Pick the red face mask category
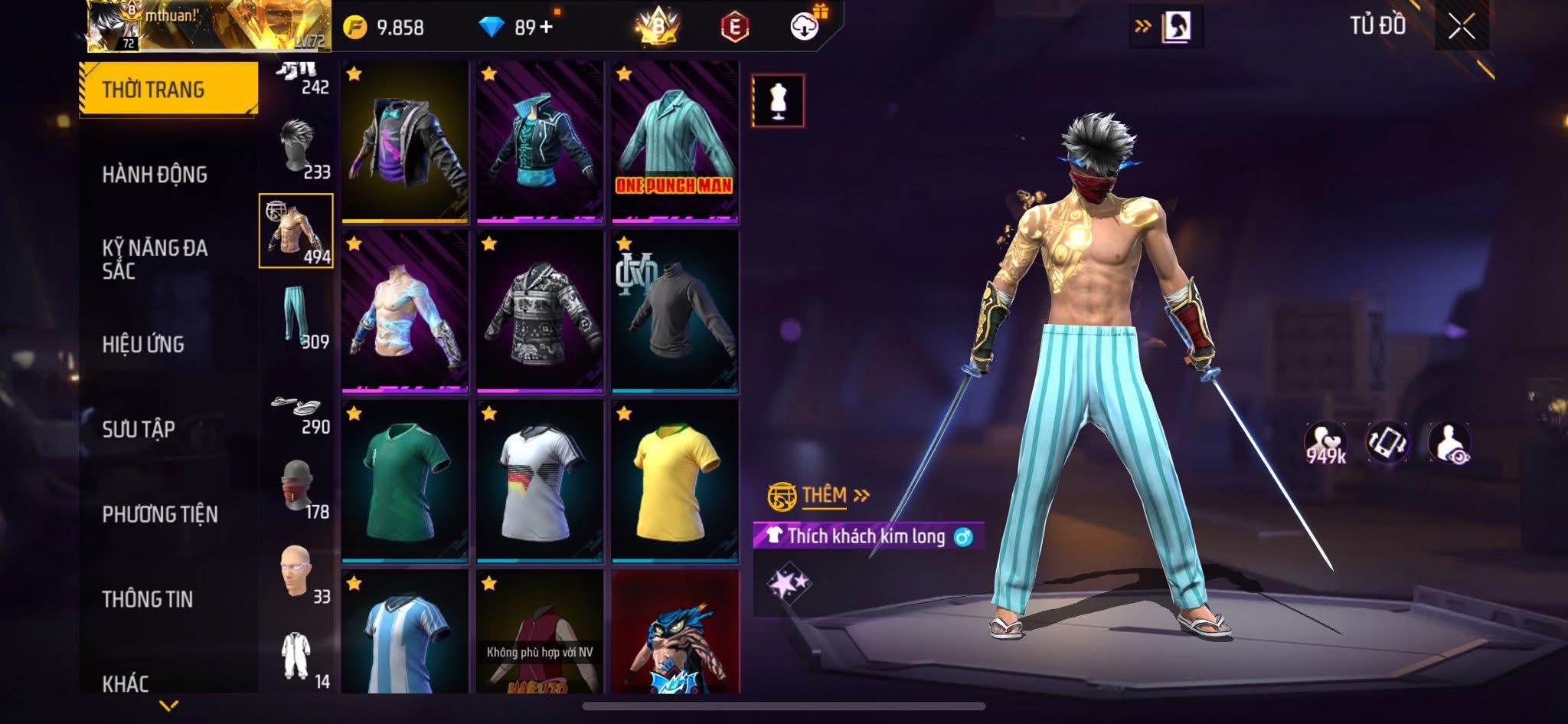The width and height of the screenshot is (1568, 724). [297, 490]
